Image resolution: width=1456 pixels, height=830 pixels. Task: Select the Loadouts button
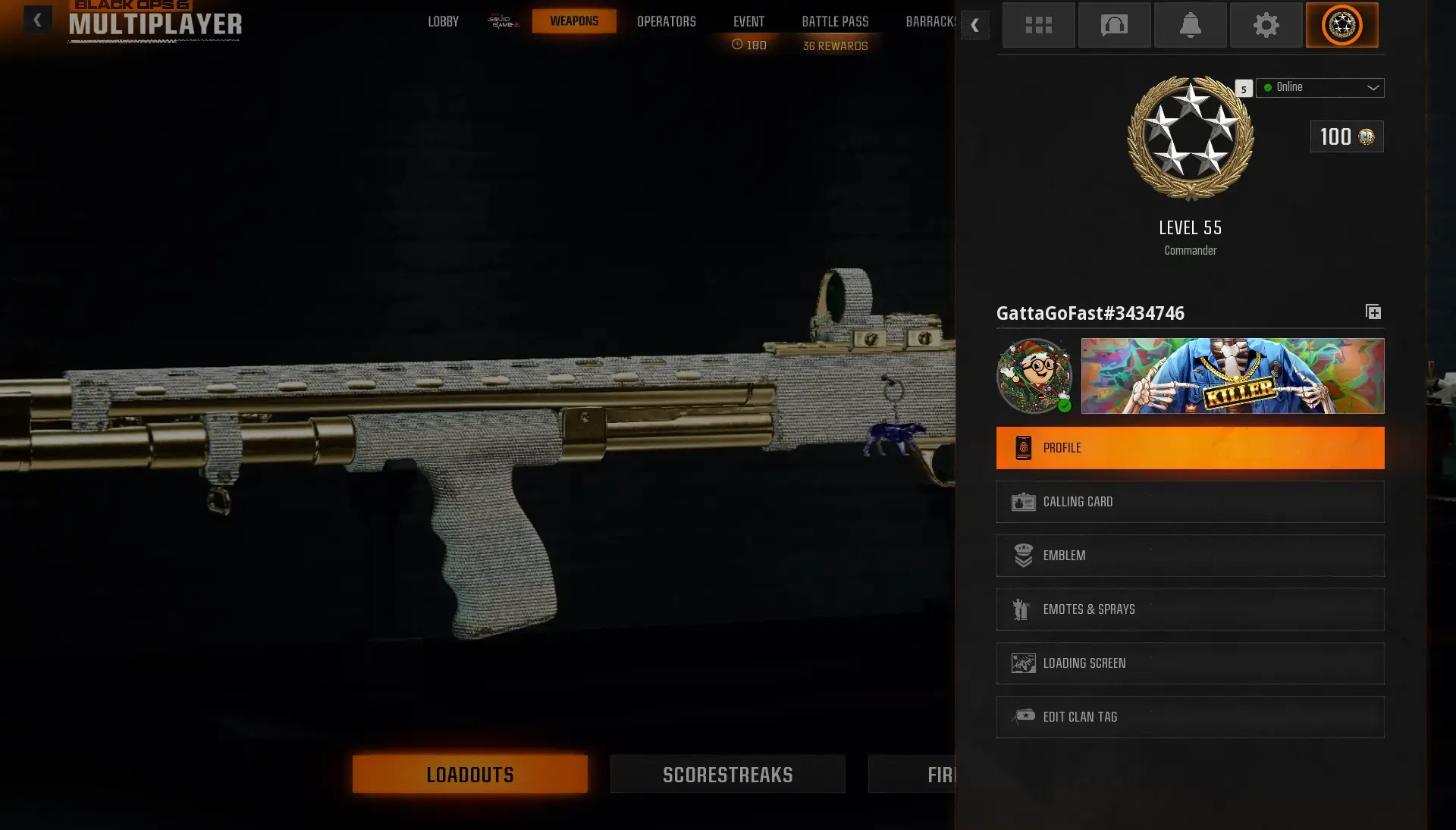(x=469, y=774)
